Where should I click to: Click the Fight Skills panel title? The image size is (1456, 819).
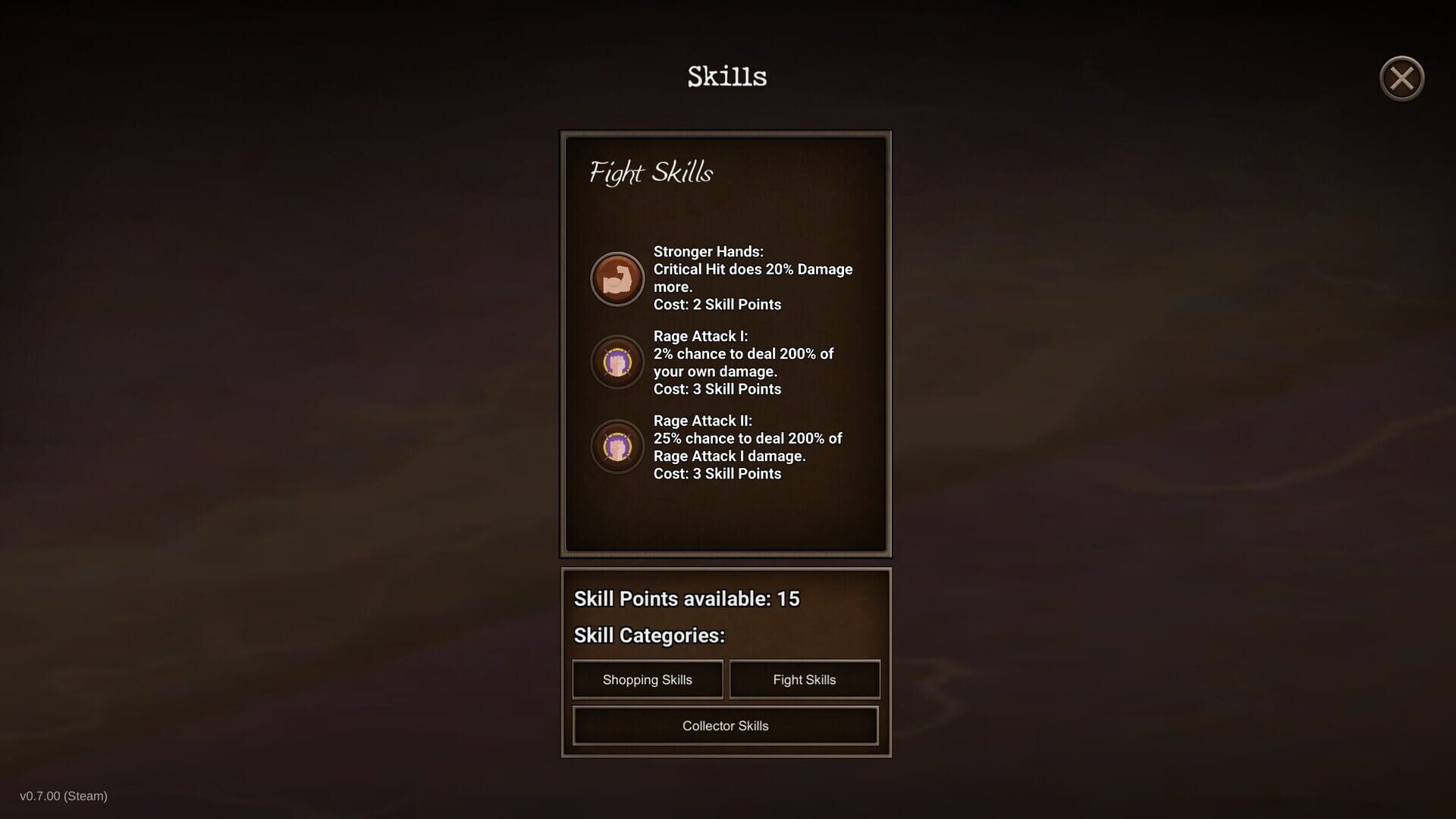pos(651,173)
